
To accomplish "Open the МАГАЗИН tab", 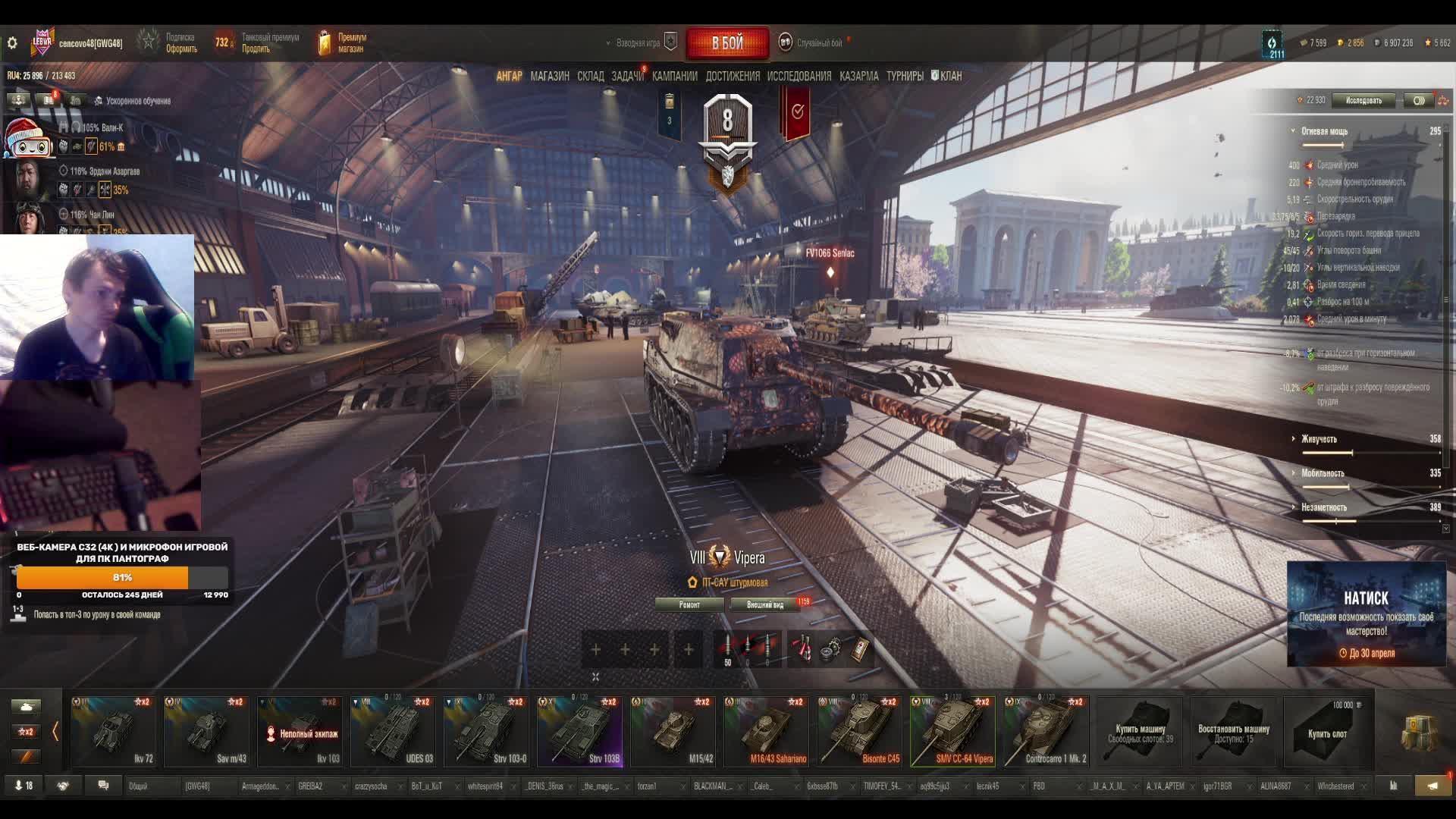I will 550,76.
